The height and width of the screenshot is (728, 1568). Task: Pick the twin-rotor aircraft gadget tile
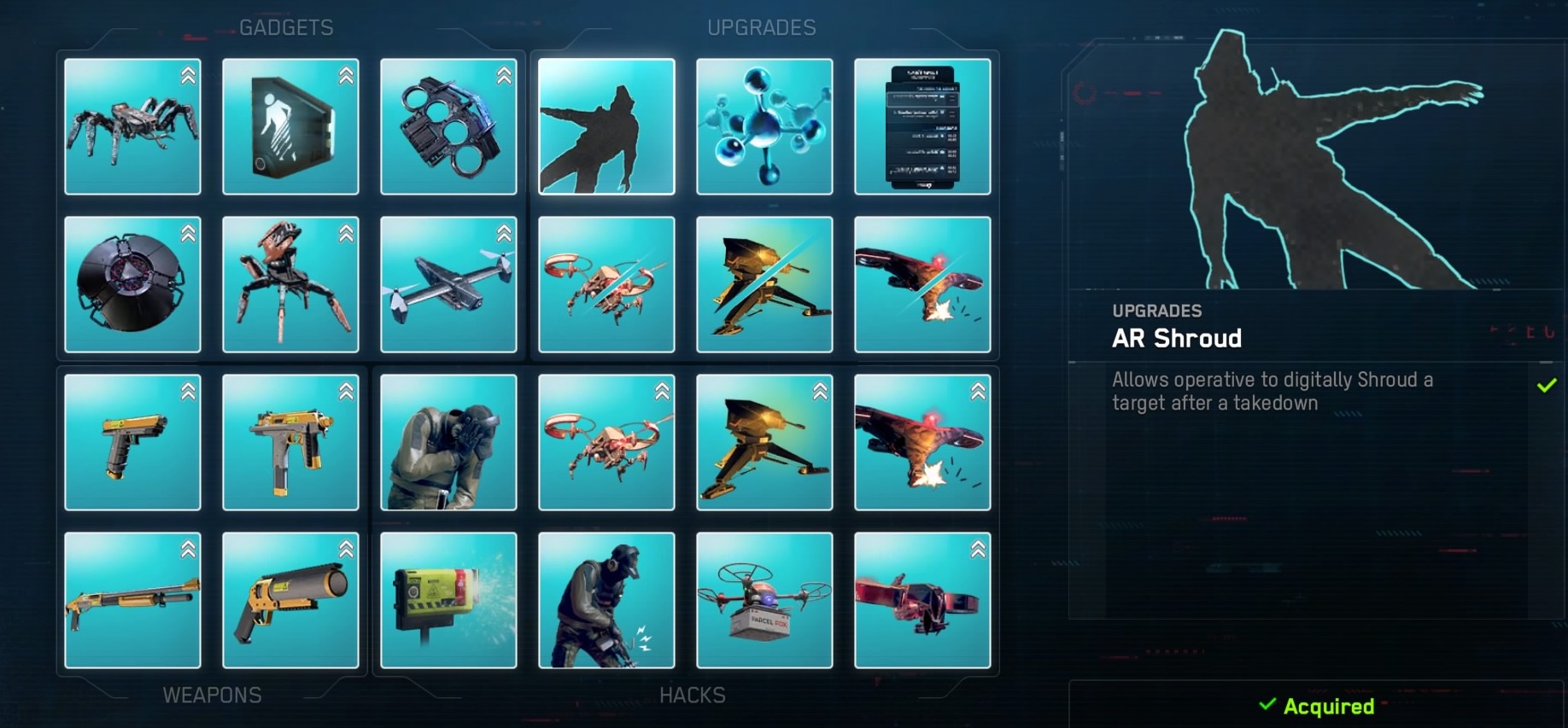(448, 284)
